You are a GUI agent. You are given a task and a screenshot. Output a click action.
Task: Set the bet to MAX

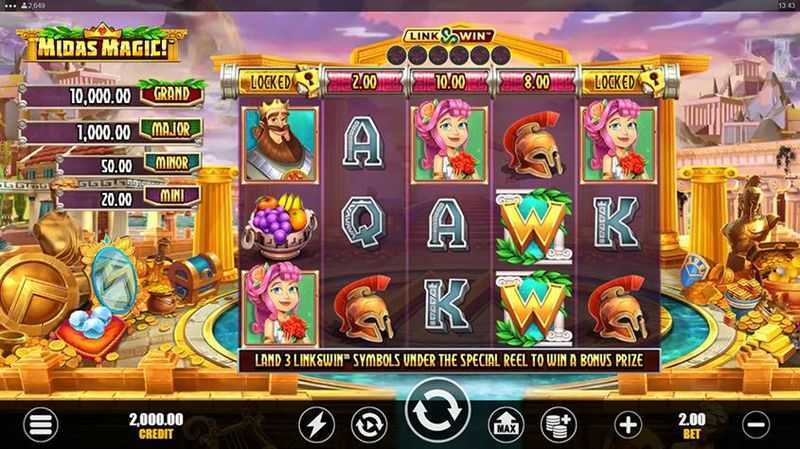point(505,425)
